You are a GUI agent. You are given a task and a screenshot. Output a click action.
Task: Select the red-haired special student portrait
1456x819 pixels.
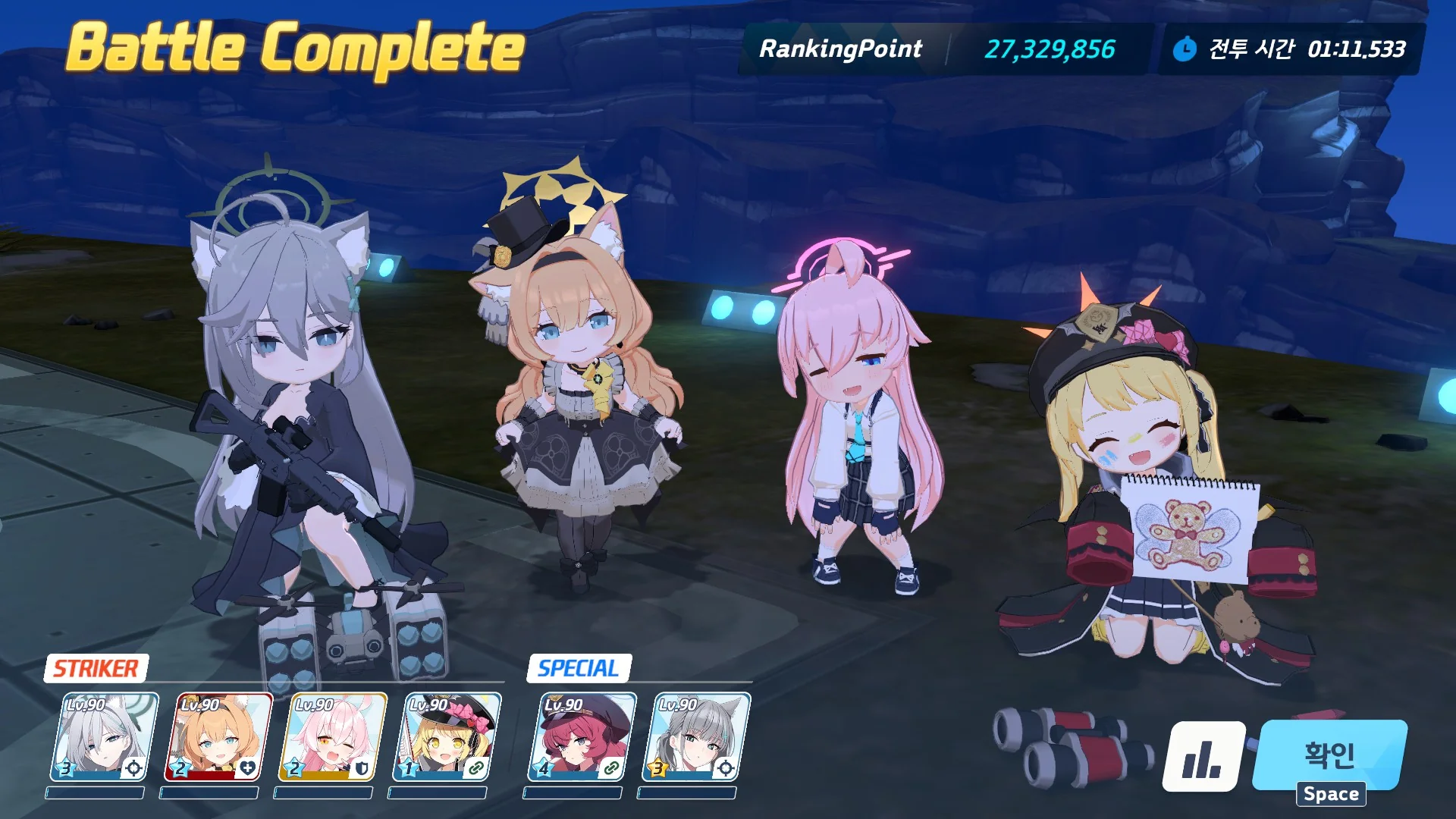pyautogui.click(x=582, y=737)
